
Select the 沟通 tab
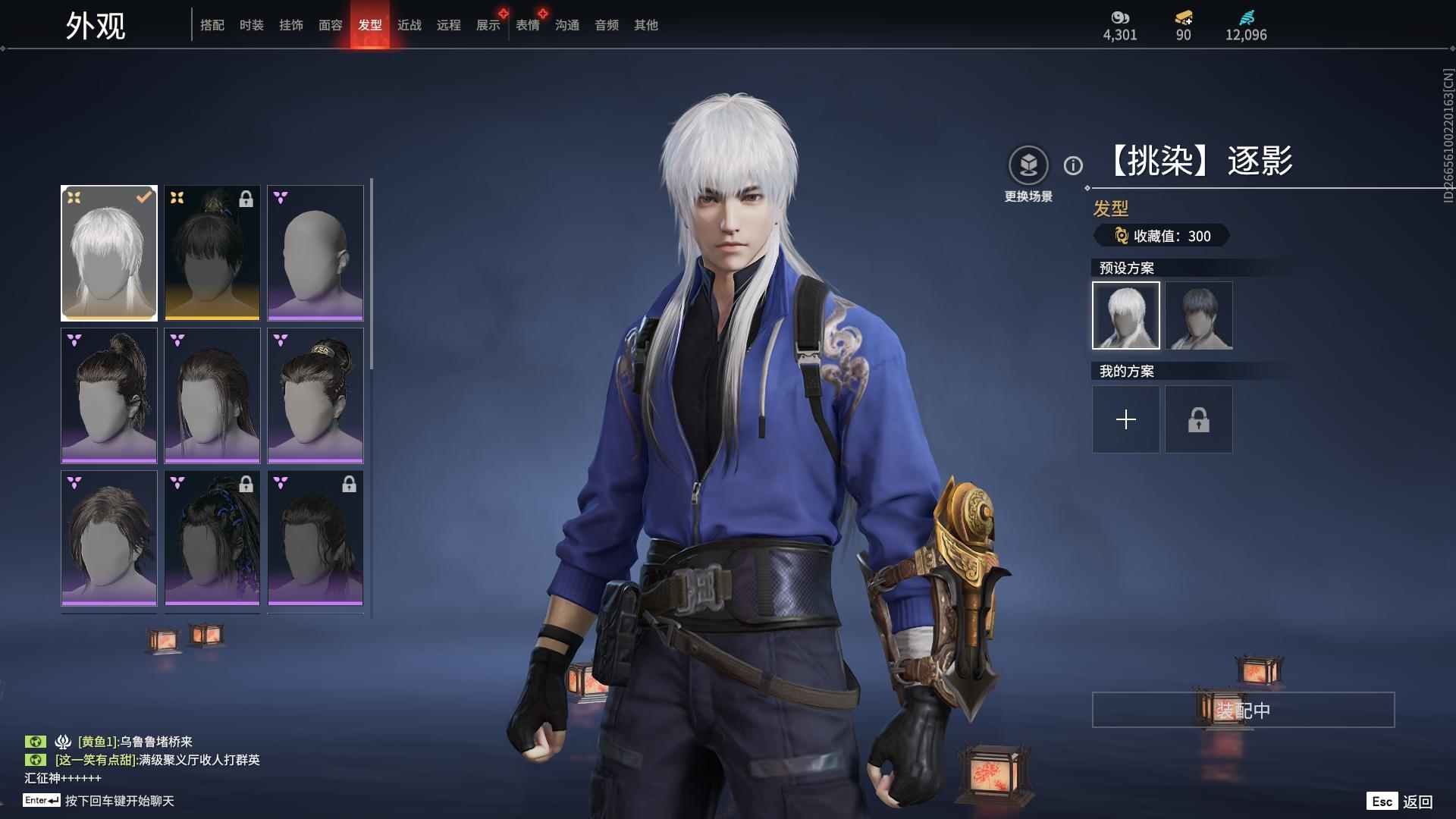(x=567, y=25)
